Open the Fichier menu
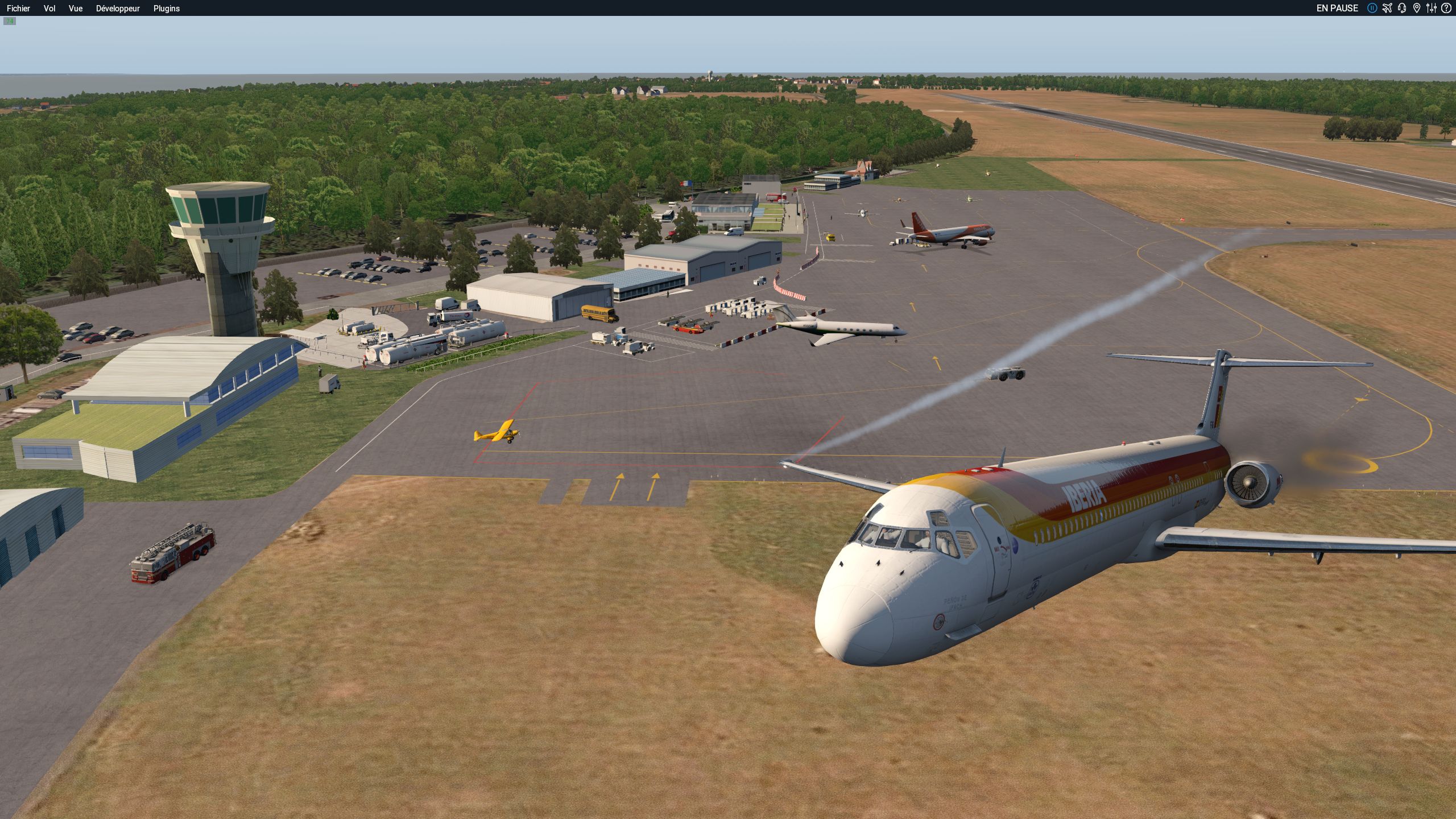The image size is (1456, 819). point(18,9)
